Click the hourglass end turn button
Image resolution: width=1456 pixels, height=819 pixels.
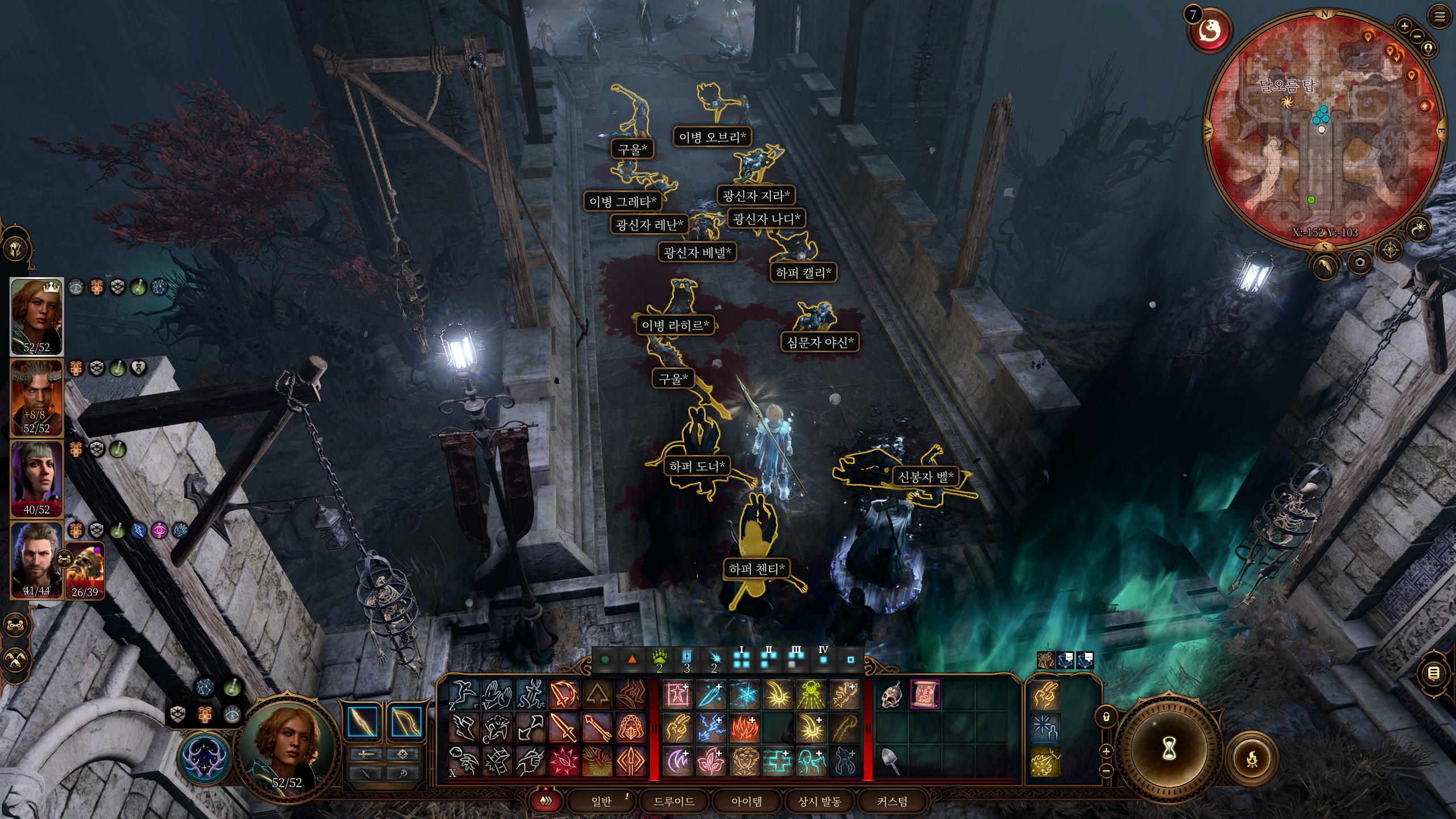coord(1169,750)
